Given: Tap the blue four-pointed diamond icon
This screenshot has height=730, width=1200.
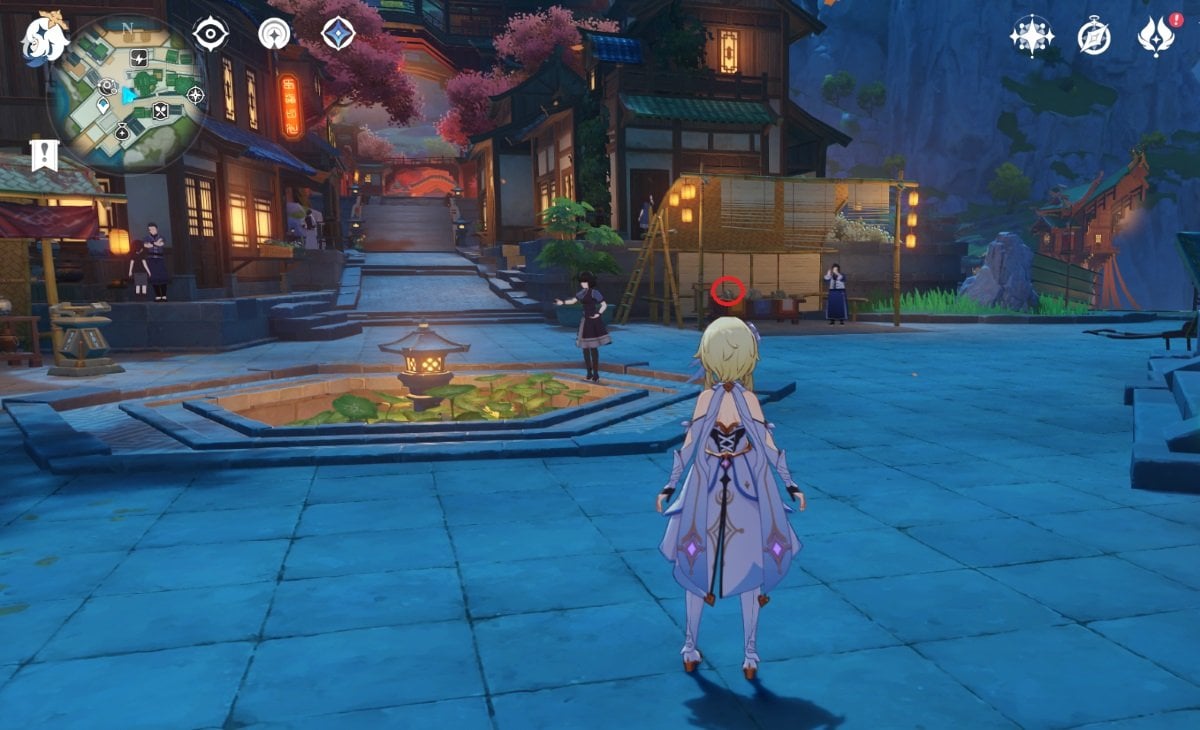Looking at the screenshot, I should point(338,34).
